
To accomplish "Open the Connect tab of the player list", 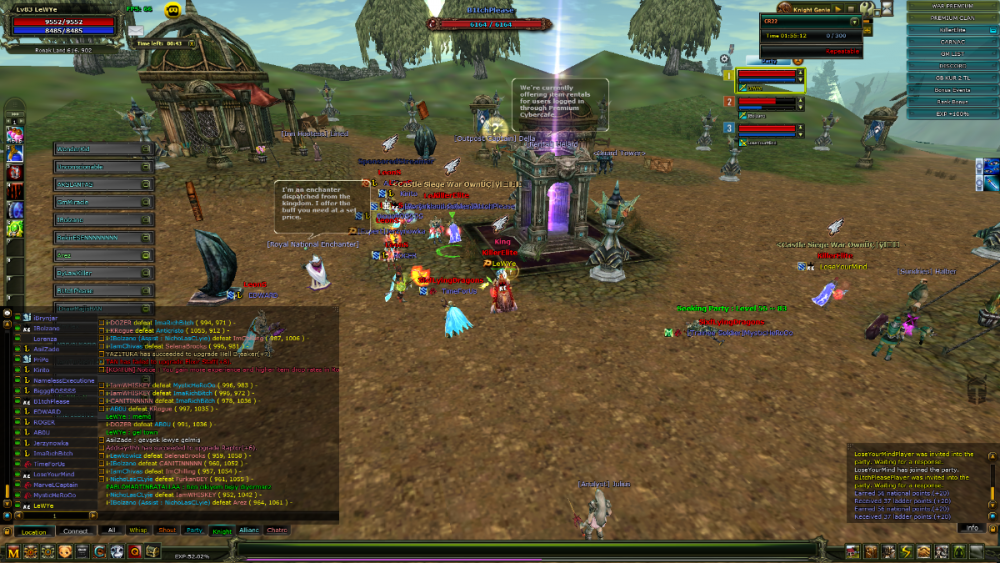I will 76,531.
